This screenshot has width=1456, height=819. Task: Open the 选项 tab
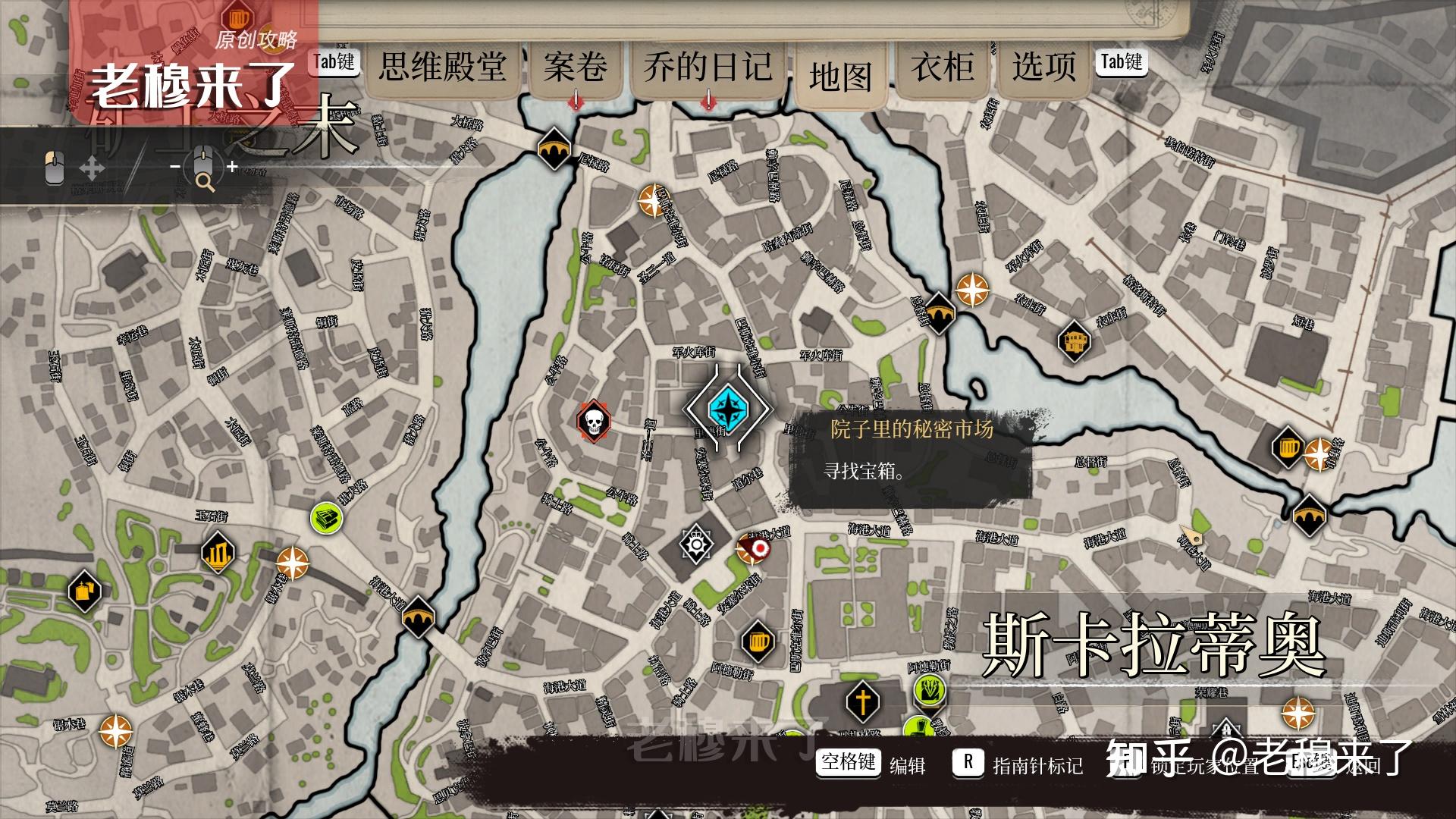tap(1044, 67)
